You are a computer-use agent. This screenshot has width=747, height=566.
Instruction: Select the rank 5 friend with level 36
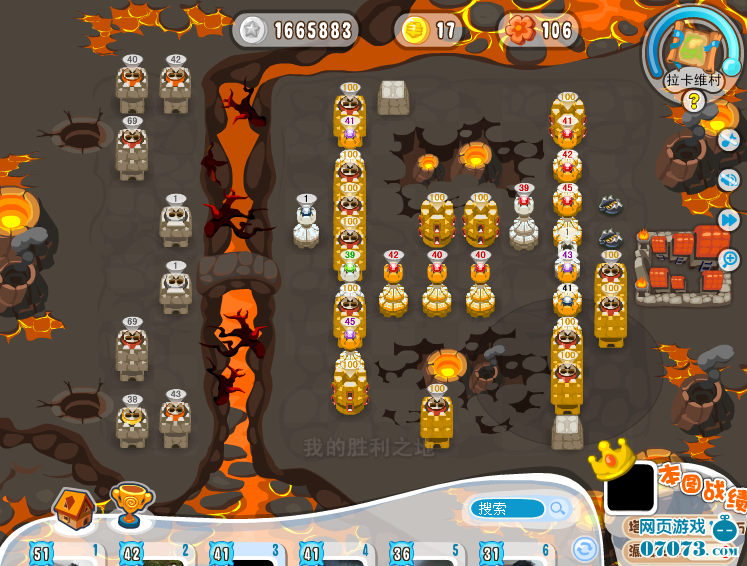point(425,553)
